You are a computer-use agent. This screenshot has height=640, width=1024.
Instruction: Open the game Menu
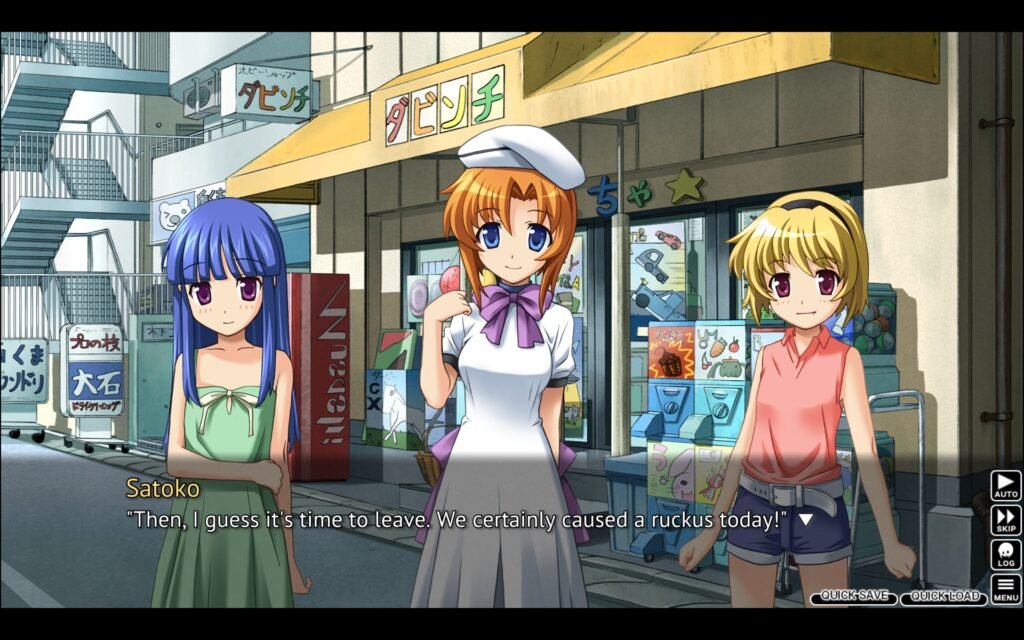[1005, 588]
